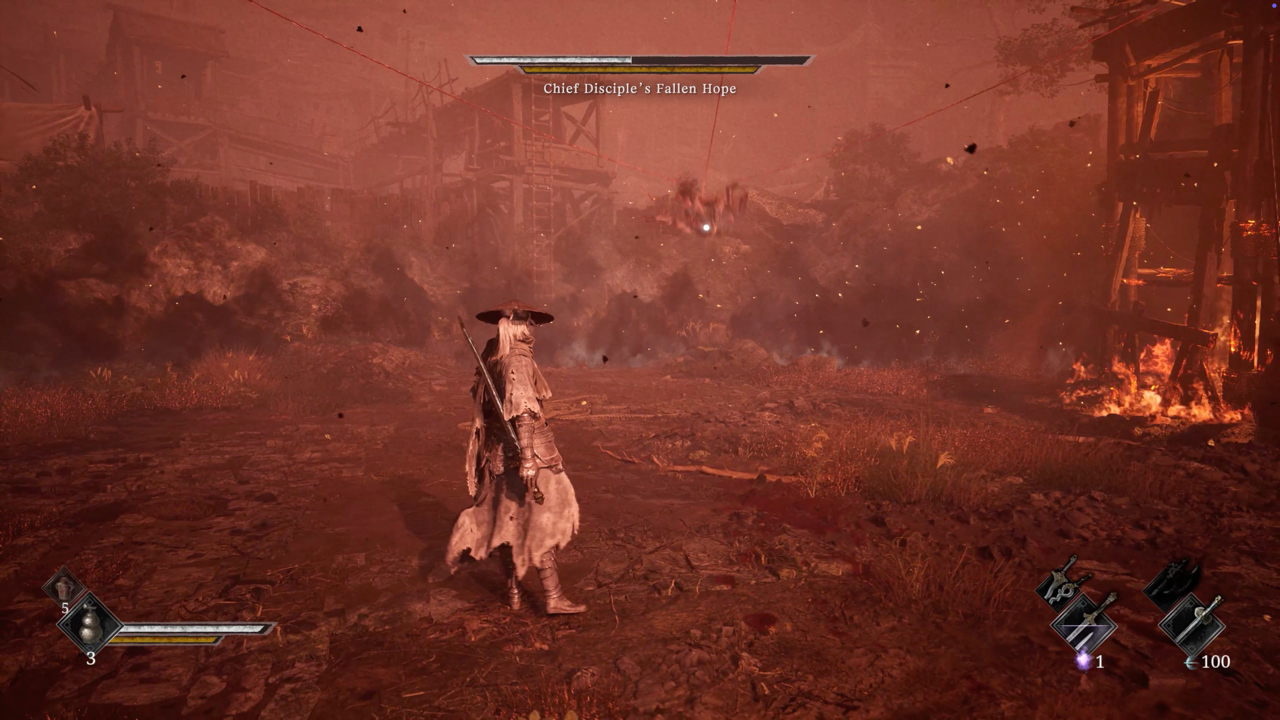Click the purple item count 1

coord(1099,662)
